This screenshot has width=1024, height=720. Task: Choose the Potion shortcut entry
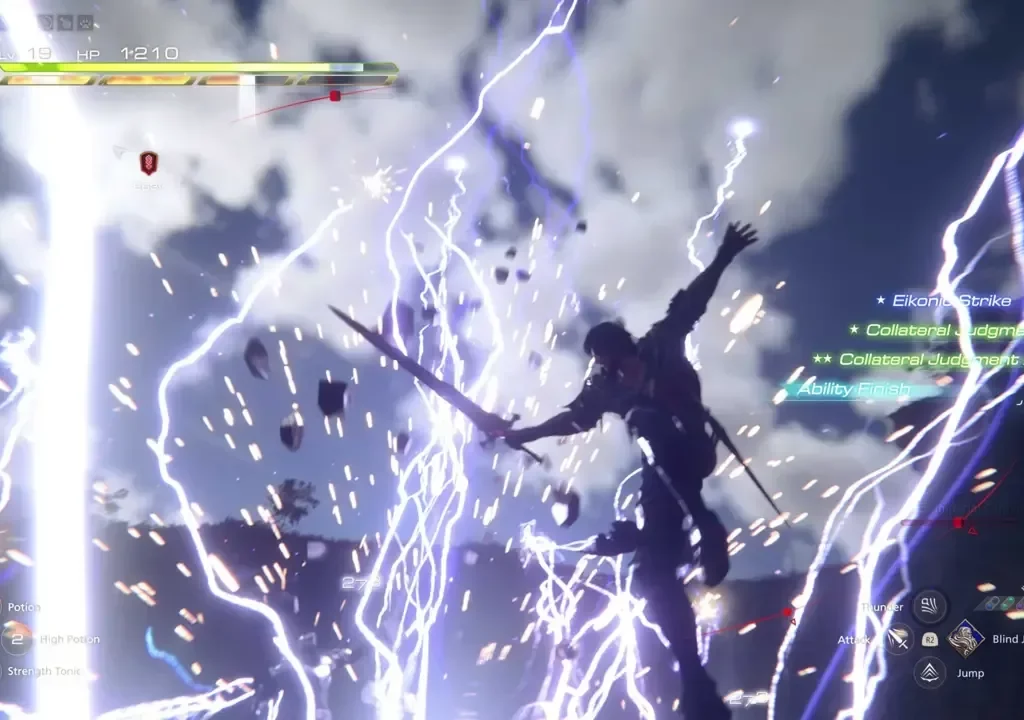click(22, 607)
